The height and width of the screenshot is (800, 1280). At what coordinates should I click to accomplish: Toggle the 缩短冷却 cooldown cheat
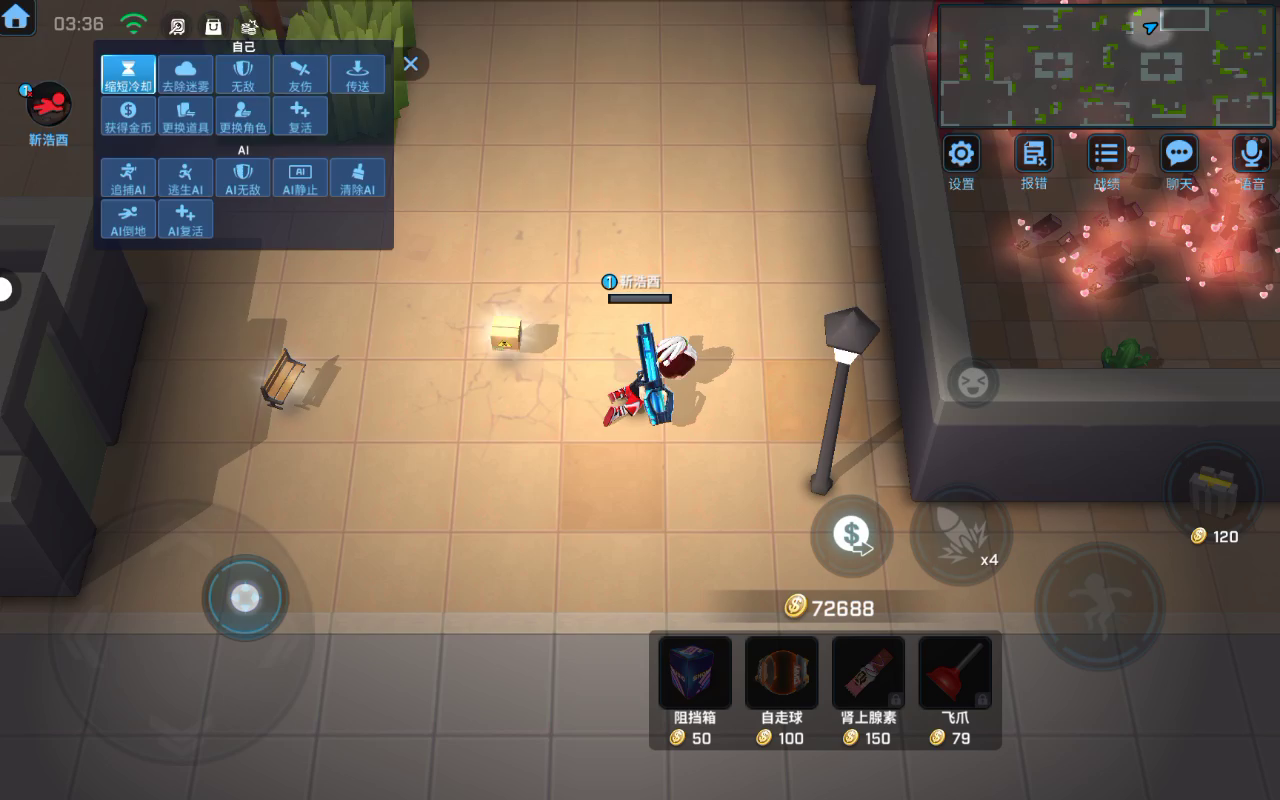[128, 75]
